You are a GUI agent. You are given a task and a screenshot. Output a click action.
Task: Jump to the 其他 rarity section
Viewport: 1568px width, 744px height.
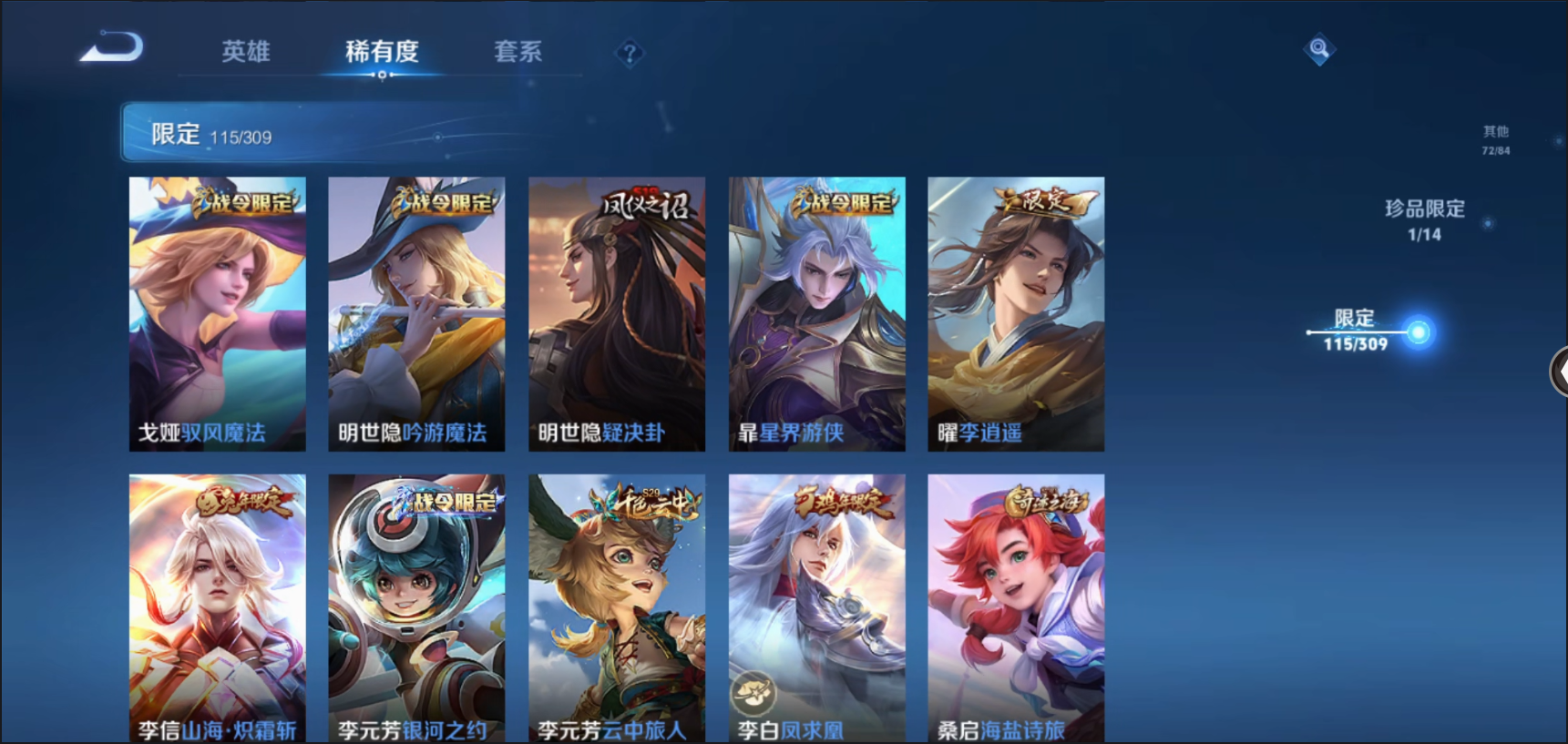pyautogui.click(x=1495, y=139)
